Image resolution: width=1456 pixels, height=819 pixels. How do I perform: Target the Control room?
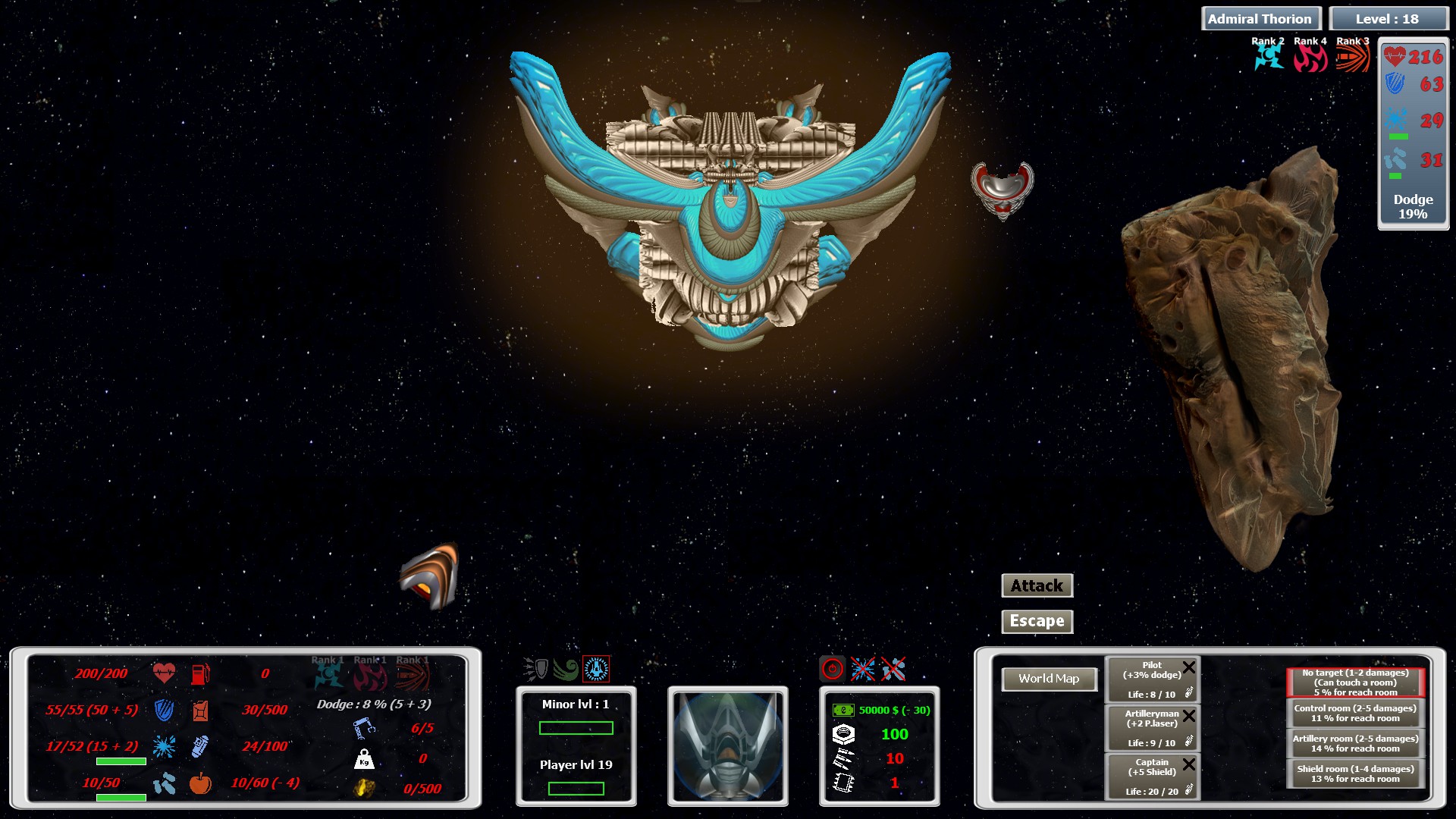point(1355,713)
